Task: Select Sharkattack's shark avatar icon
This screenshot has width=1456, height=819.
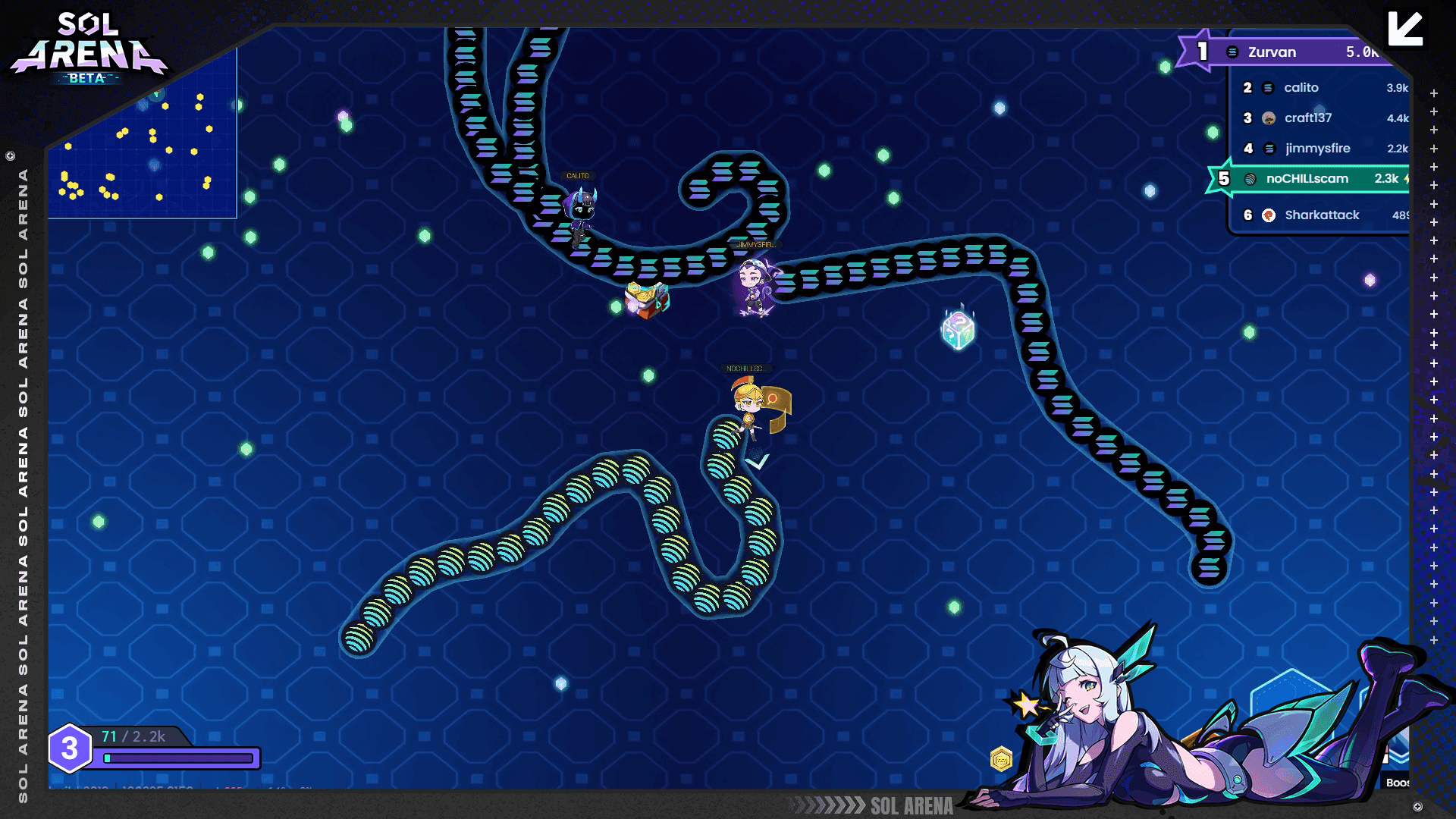Action: coord(1268,215)
